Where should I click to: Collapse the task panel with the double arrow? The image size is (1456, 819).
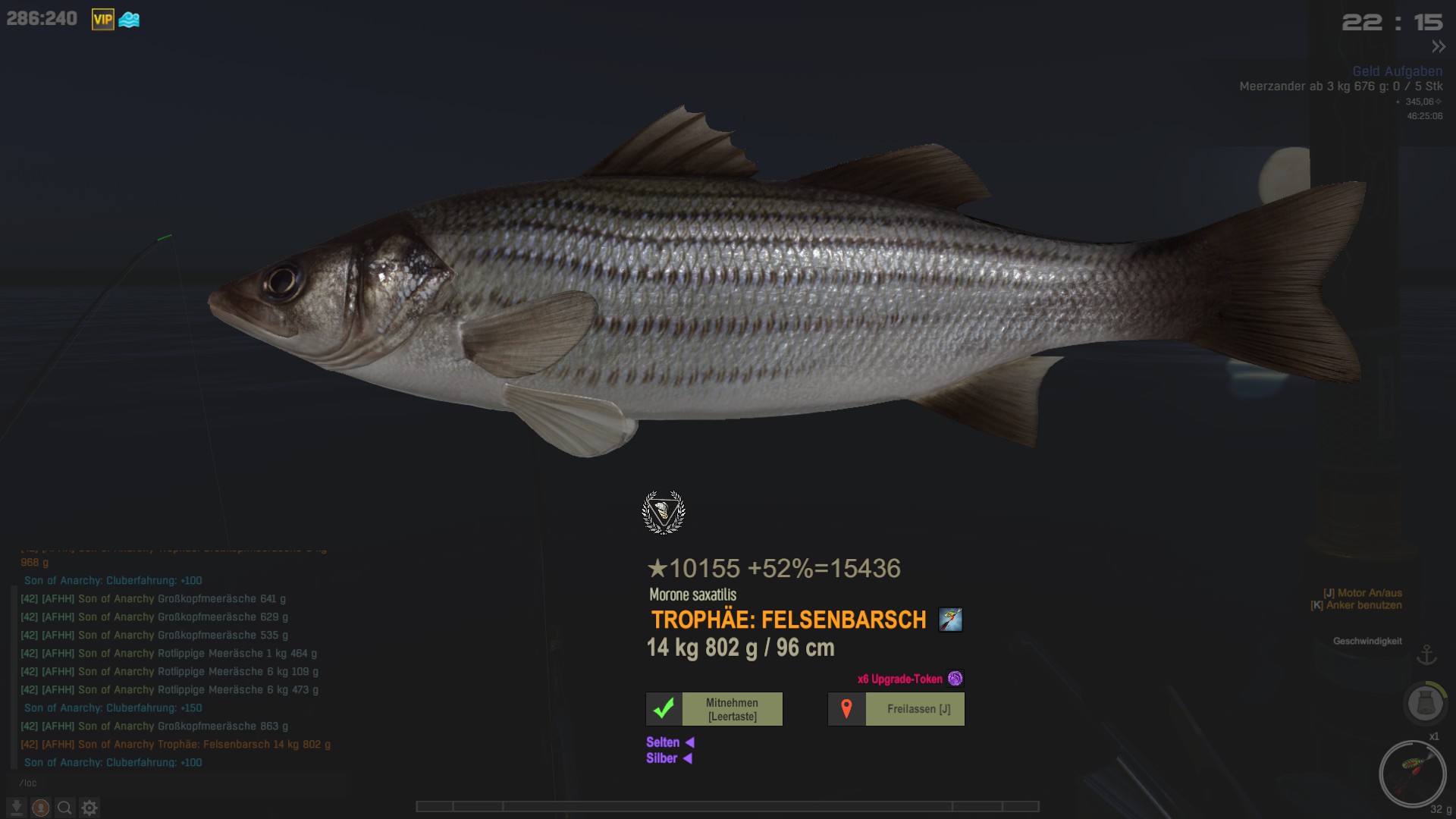click(x=1439, y=47)
